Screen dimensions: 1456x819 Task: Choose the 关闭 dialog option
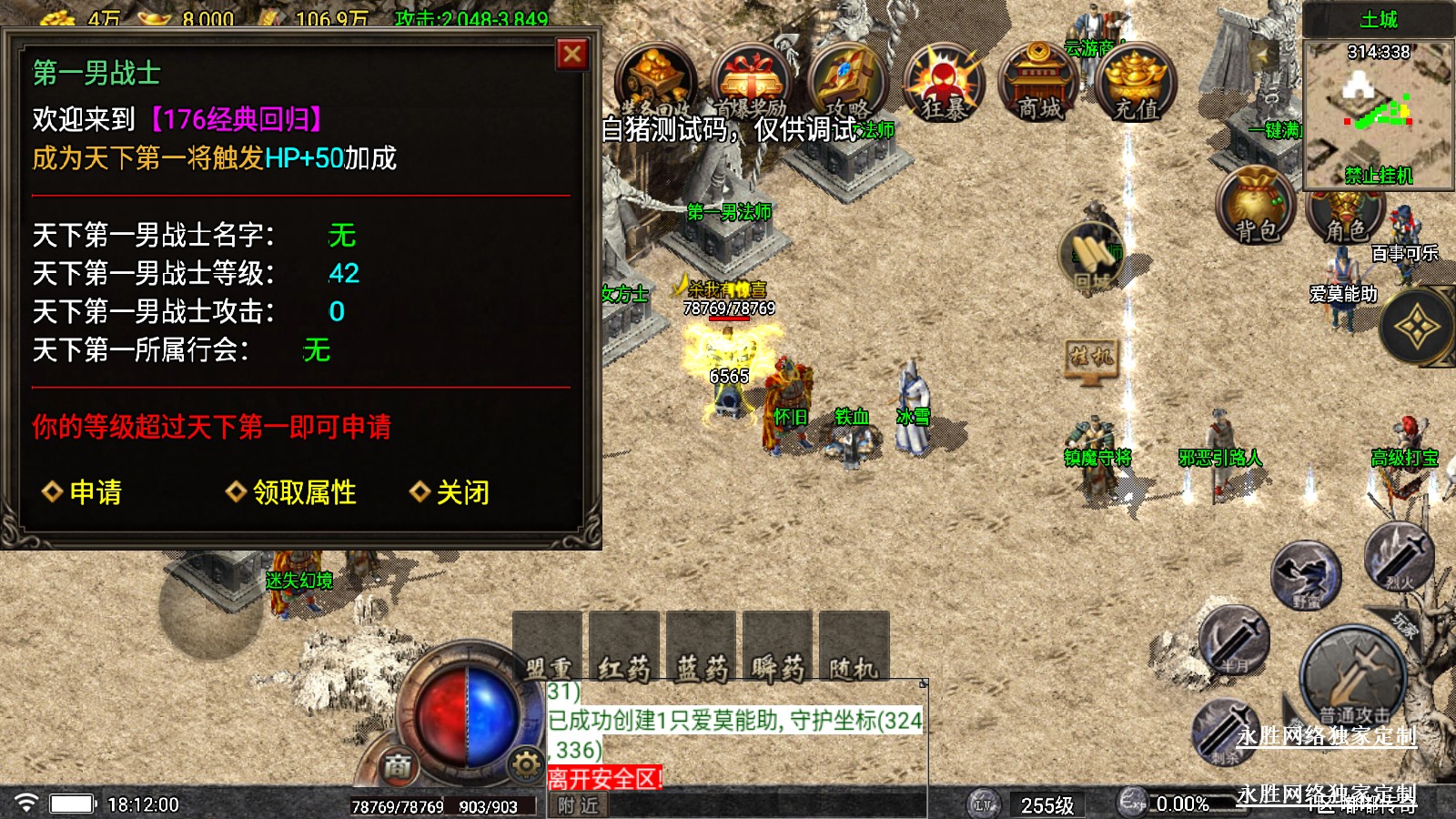tap(451, 492)
